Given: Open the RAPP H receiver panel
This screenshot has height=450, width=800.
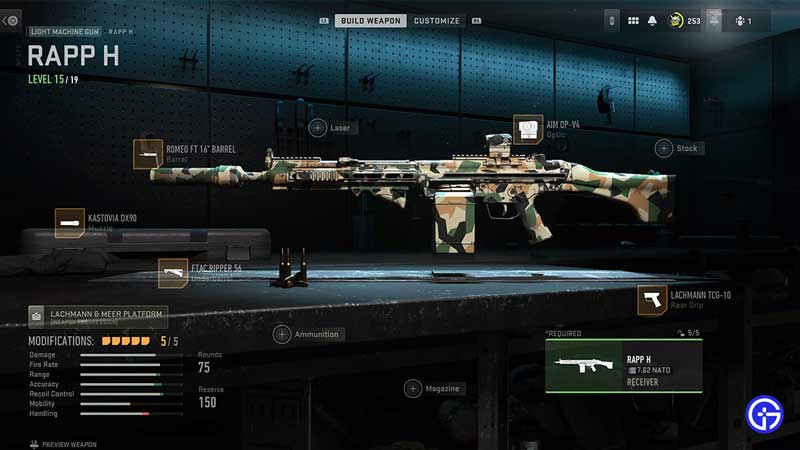Looking at the screenshot, I should pos(623,365).
